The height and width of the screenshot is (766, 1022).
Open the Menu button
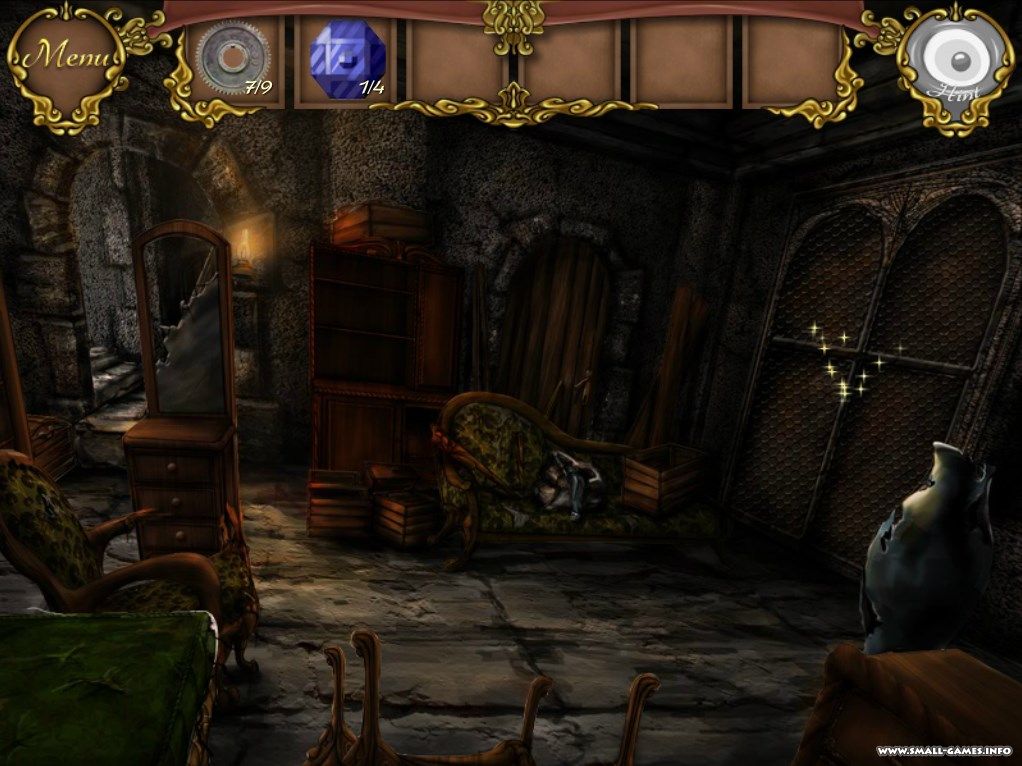tap(66, 58)
